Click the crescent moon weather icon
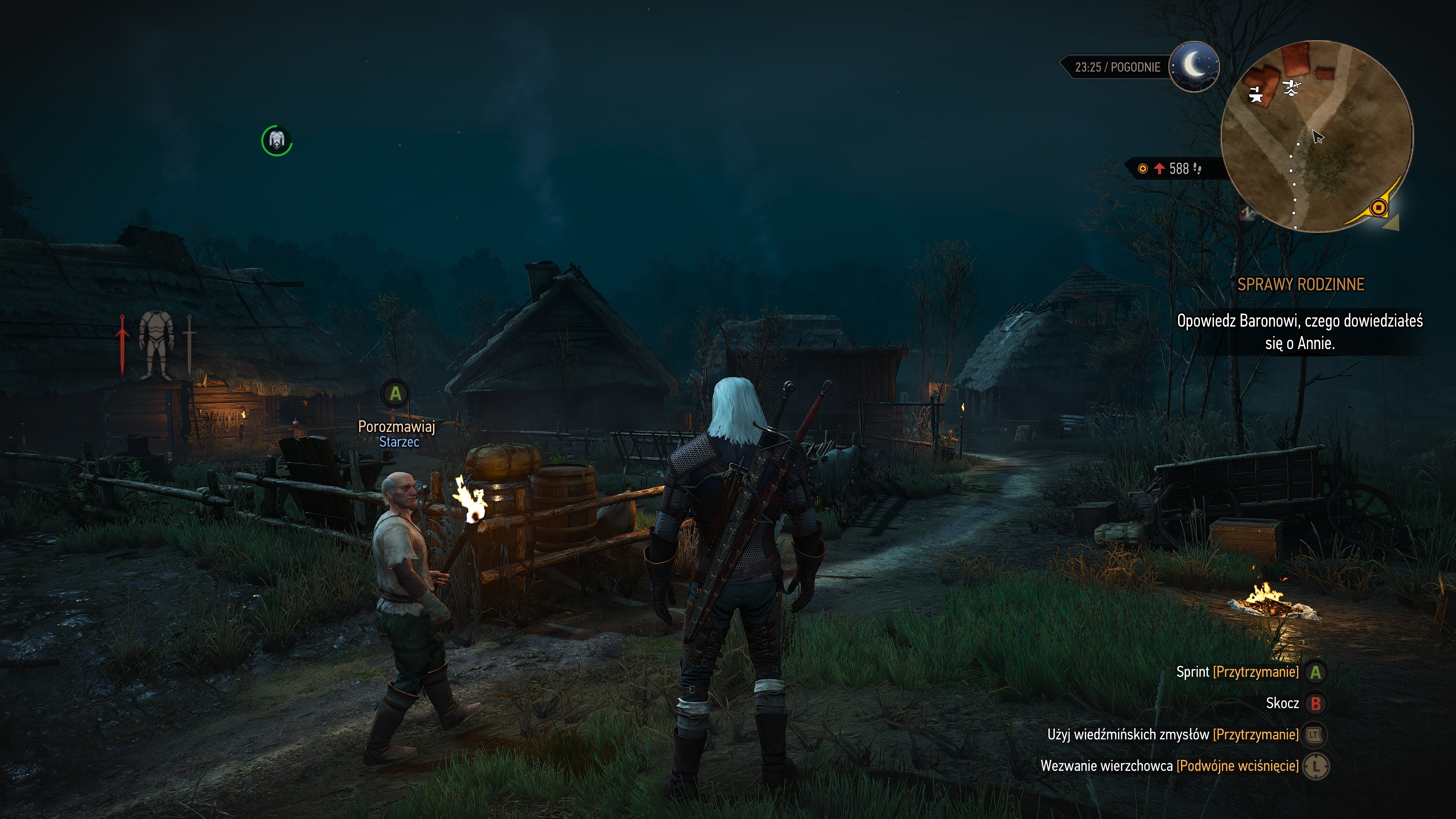This screenshot has width=1456, height=819. (x=1194, y=67)
